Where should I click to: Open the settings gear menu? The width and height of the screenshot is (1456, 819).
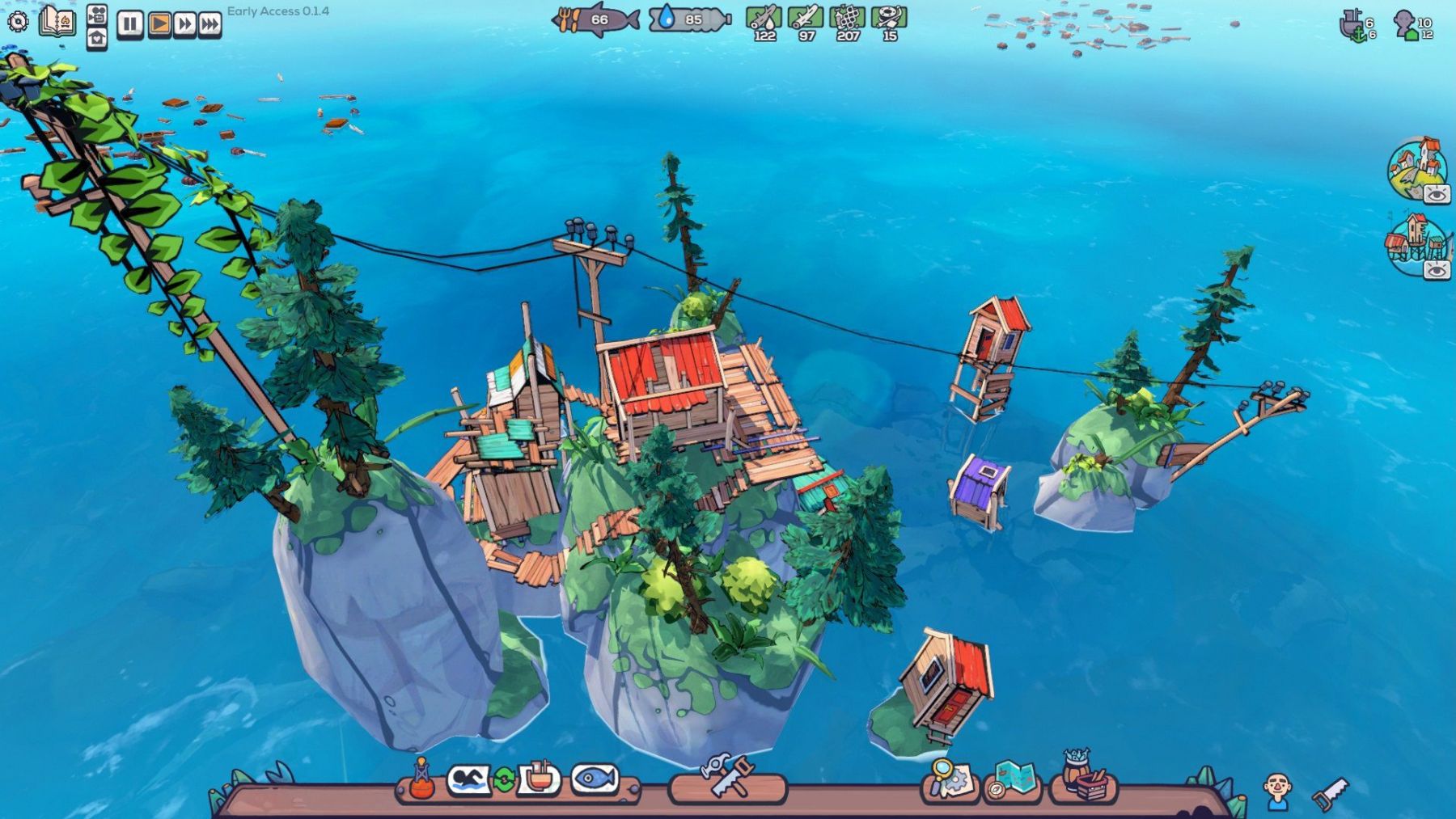click(x=18, y=22)
